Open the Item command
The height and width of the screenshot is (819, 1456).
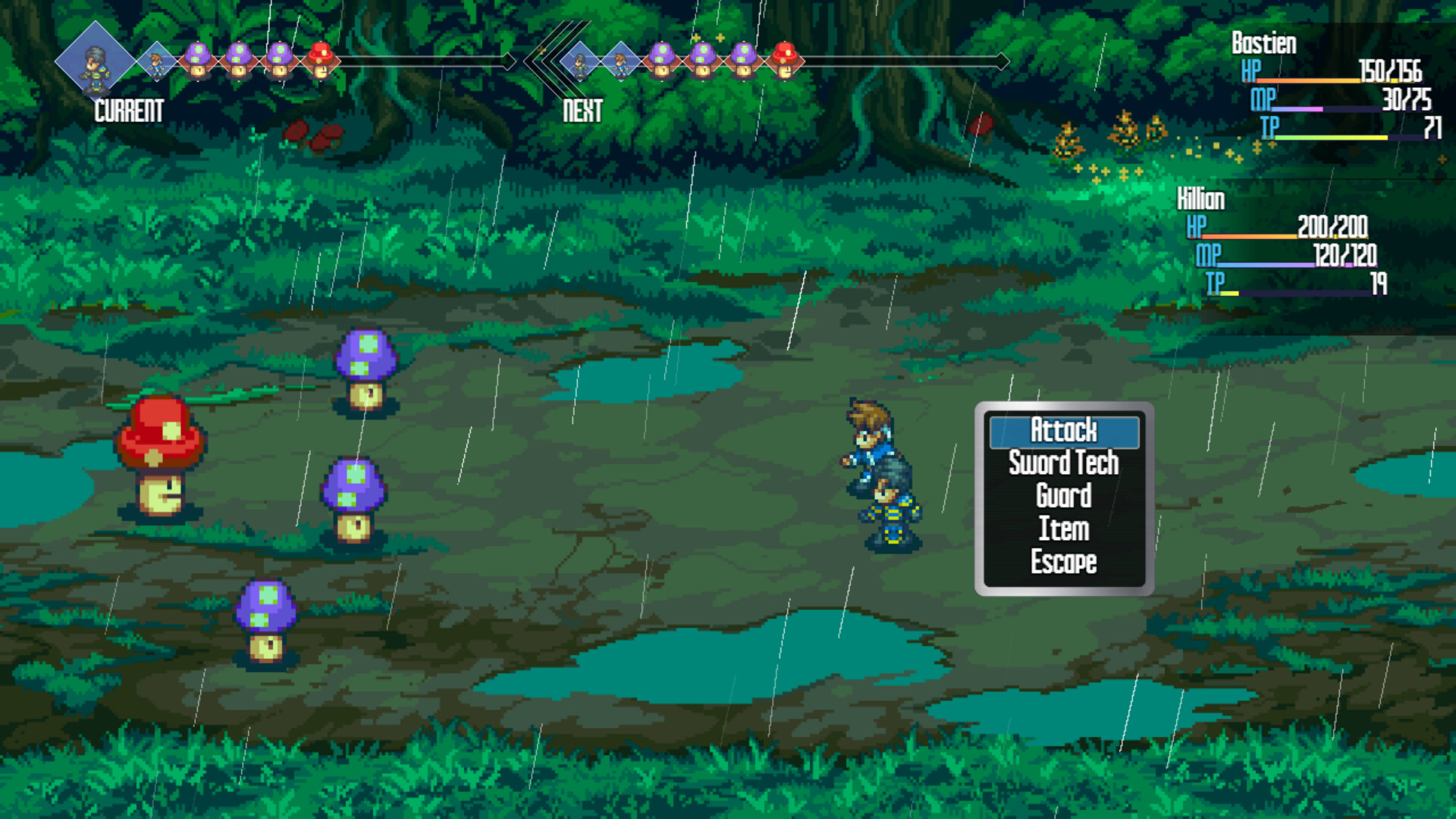tap(1063, 529)
